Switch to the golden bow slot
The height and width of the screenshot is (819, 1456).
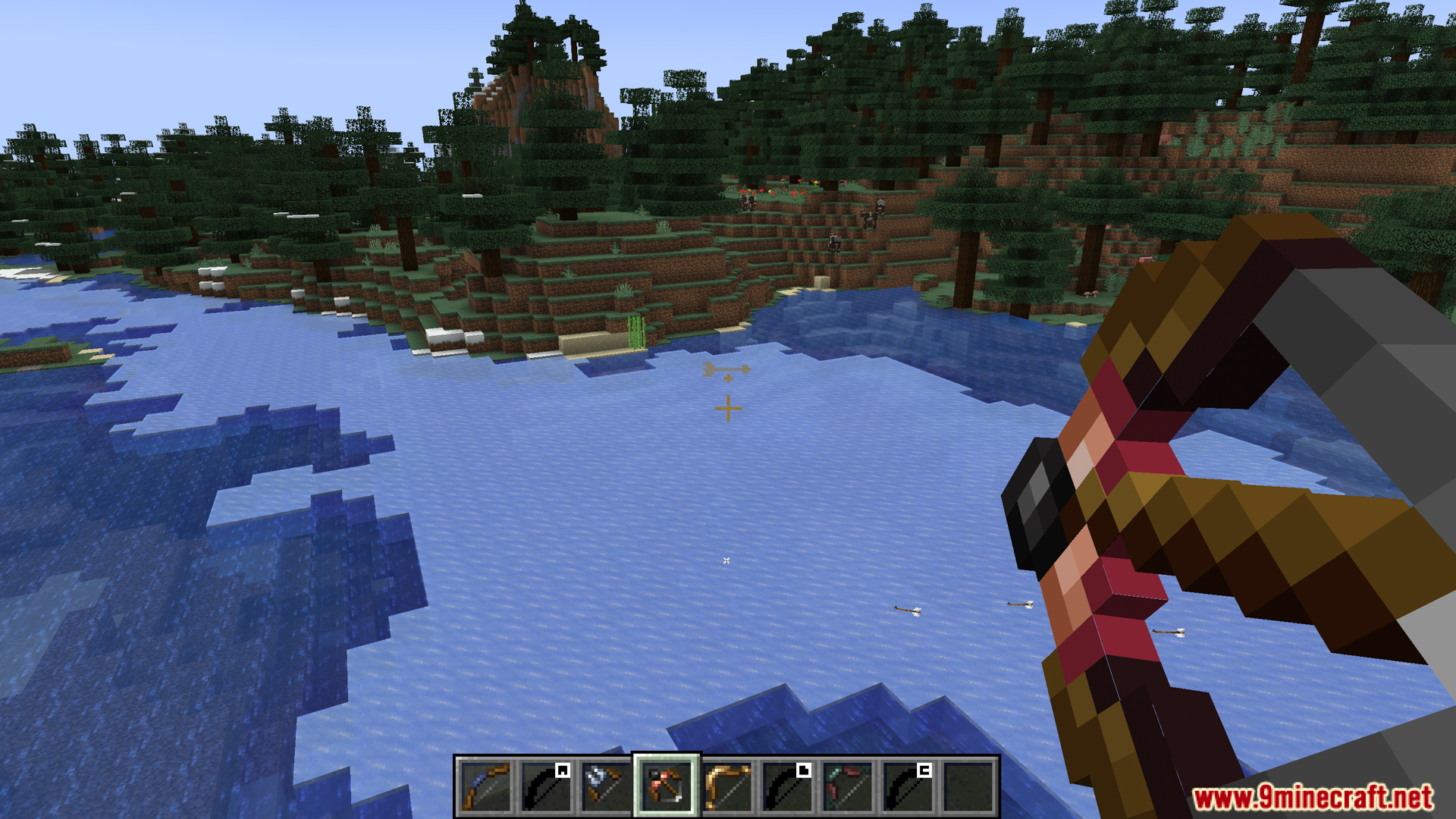[x=727, y=786]
